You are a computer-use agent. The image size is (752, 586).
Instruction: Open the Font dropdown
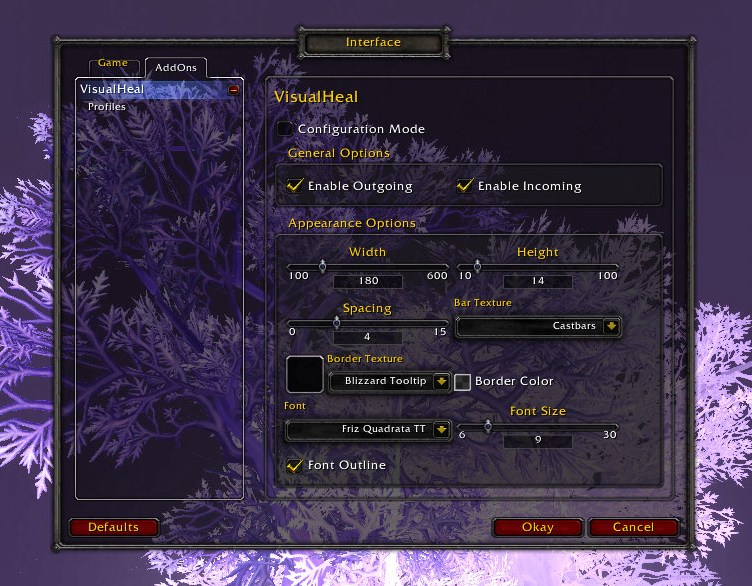440,429
